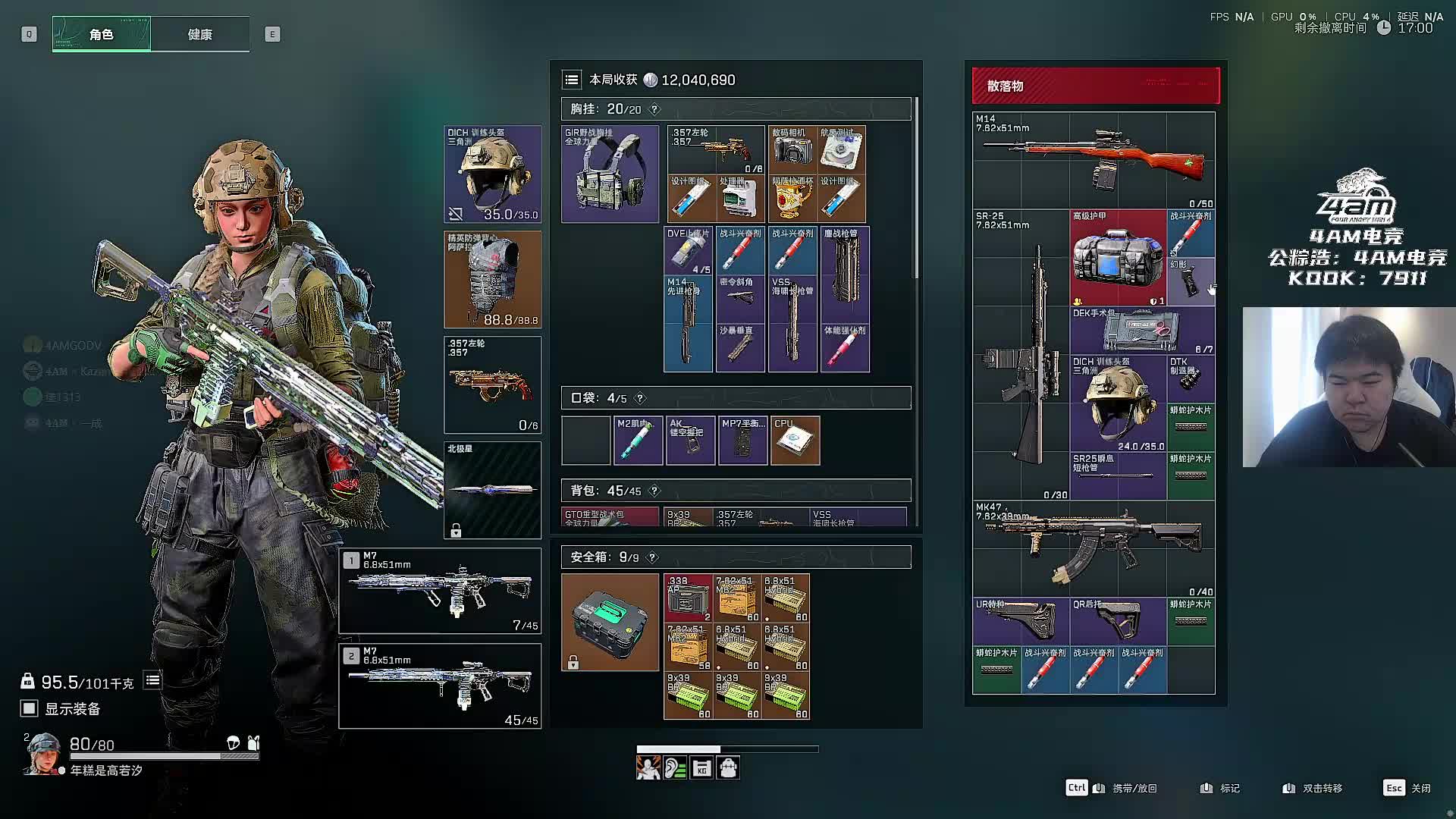This screenshot has height=819, width=1456.
Task: Select the safe box container icon
Action: pyautogui.click(x=610, y=622)
